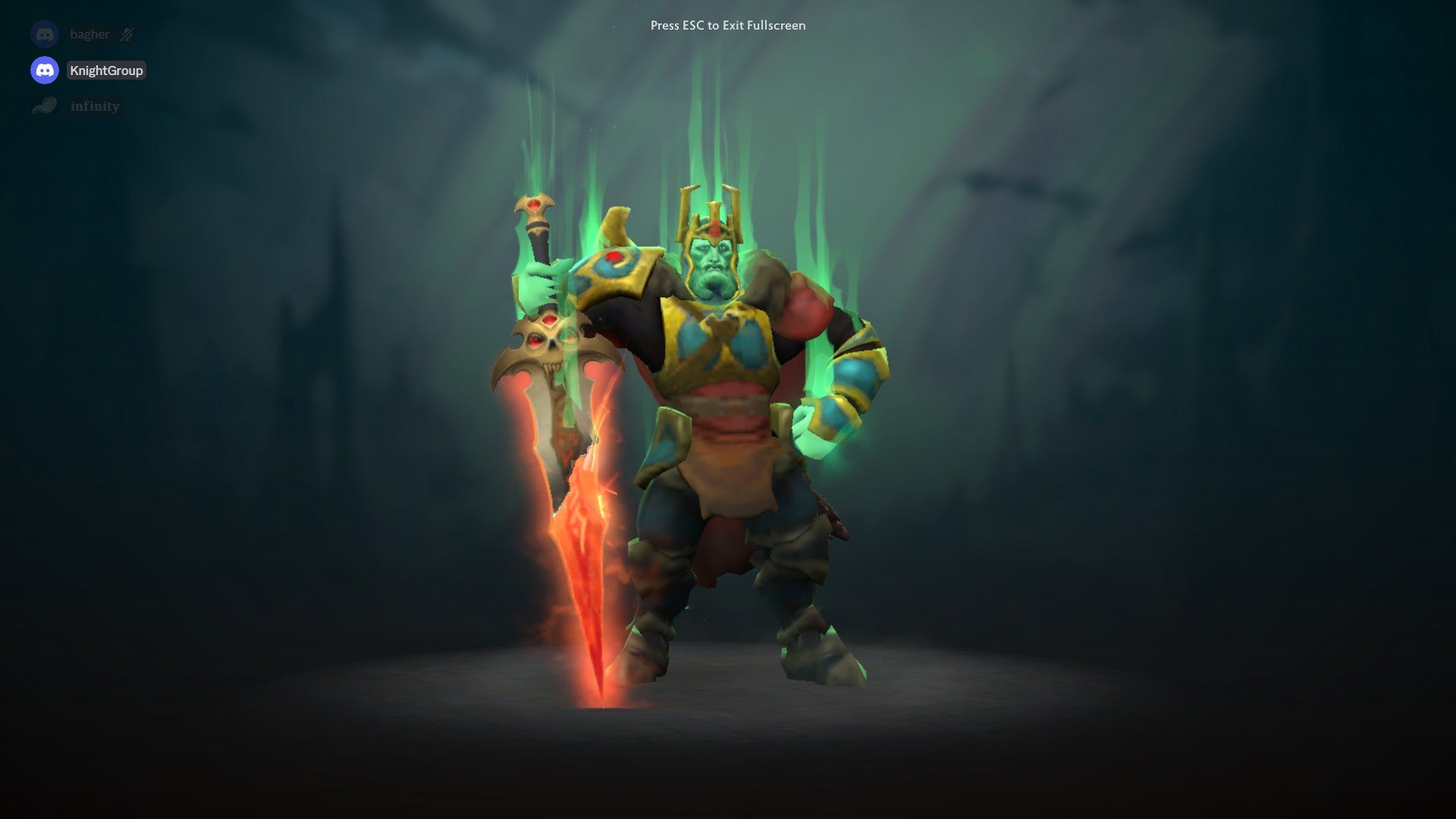Click infinity's profile picture
This screenshot has height=819, width=1456.
click(x=44, y=105)
